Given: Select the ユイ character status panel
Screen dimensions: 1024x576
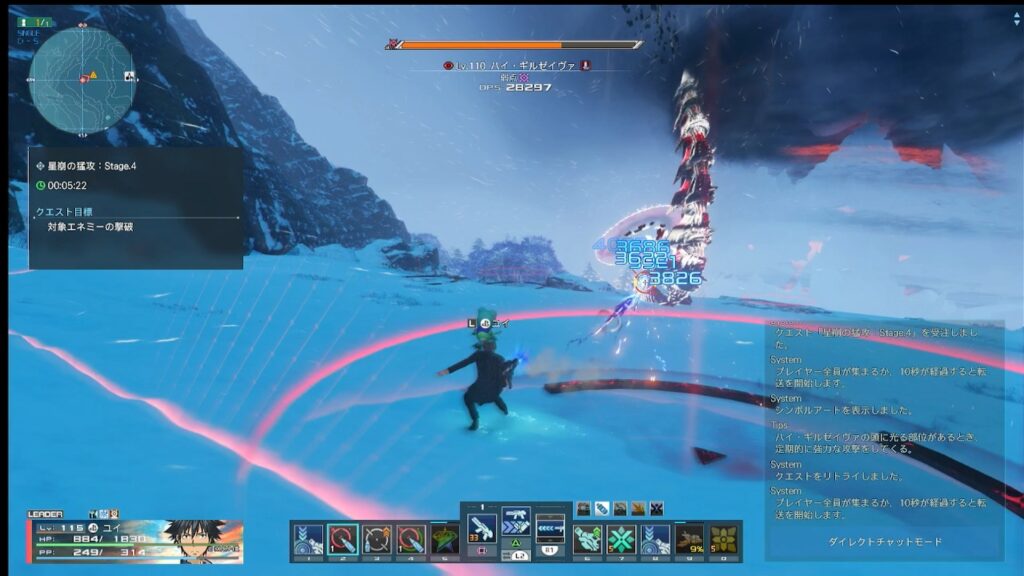Looking at the screenshot, I should [x=135, y=540].
